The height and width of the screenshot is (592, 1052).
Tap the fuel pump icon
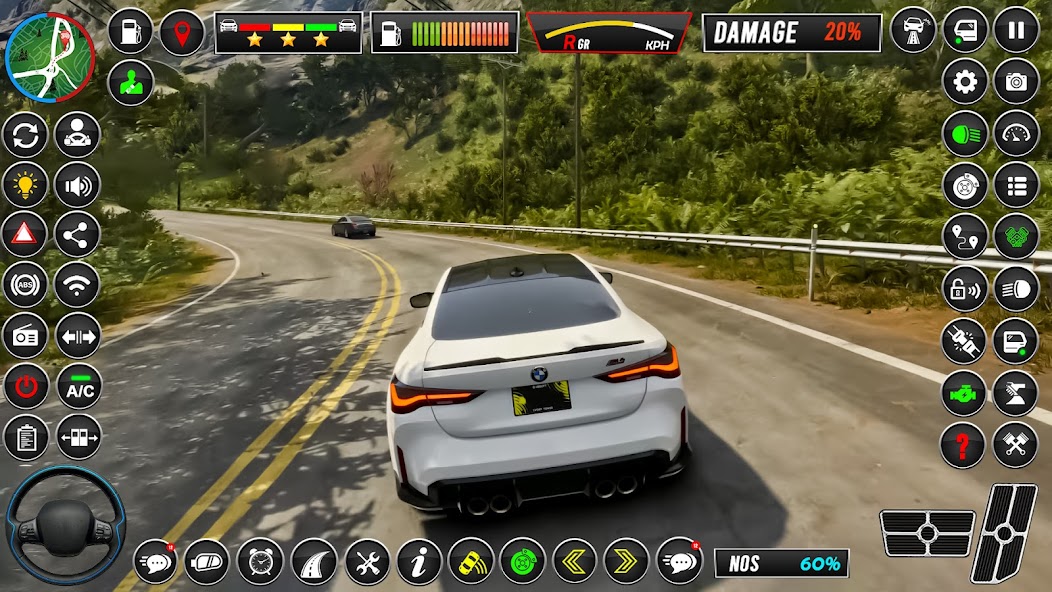click(x=130, y=31)
